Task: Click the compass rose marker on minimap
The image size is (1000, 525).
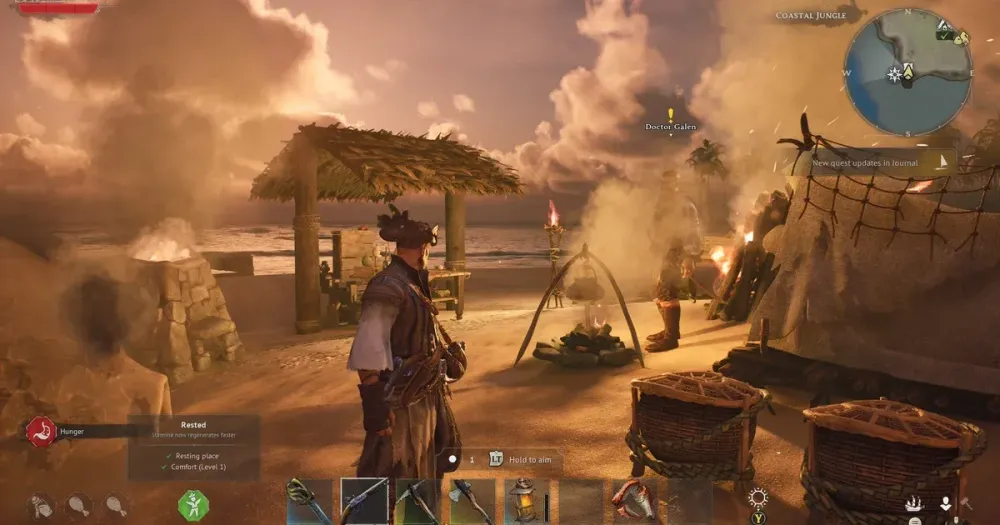Action: (x=894, y=74)
